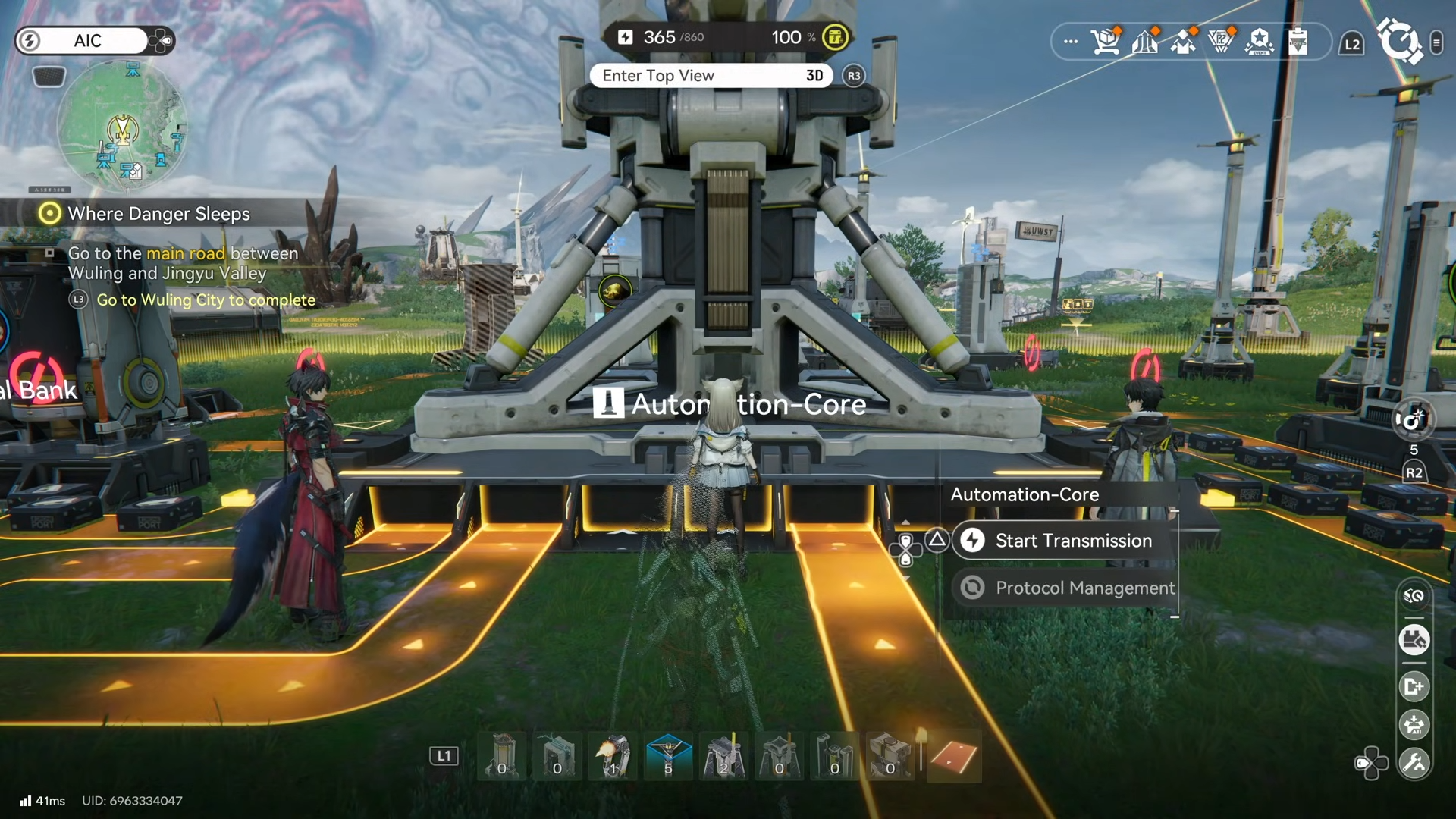Open the Event star badge icon
This screenshot has width=1456, height=819.
pyautogui.click(x=1260, y=42)
